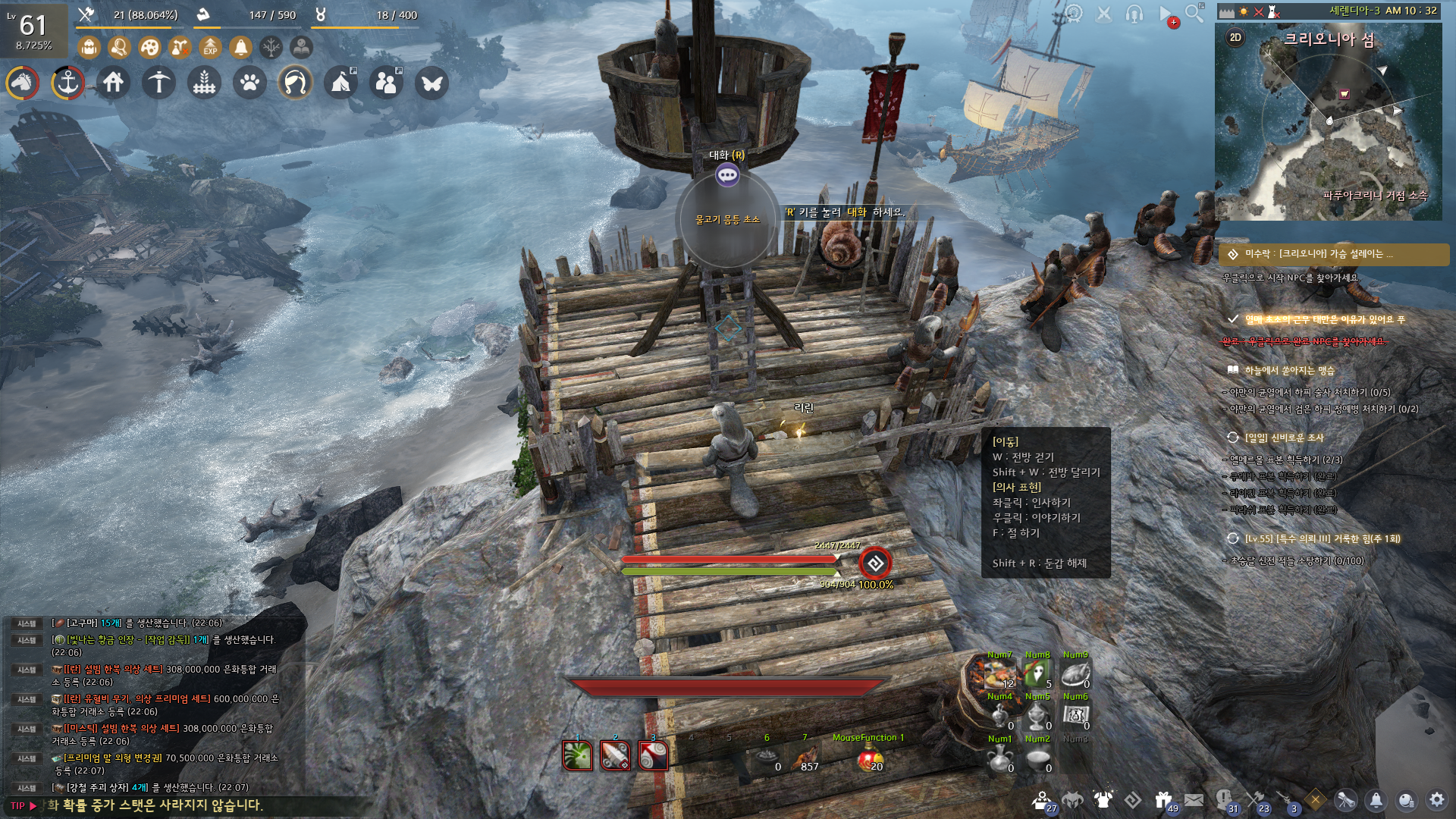The height and width of the screenshot is (819, 1456).
Task: Toggle the 2D minimap mode button
Action: pyautogui.click(x=1235, y=38)
